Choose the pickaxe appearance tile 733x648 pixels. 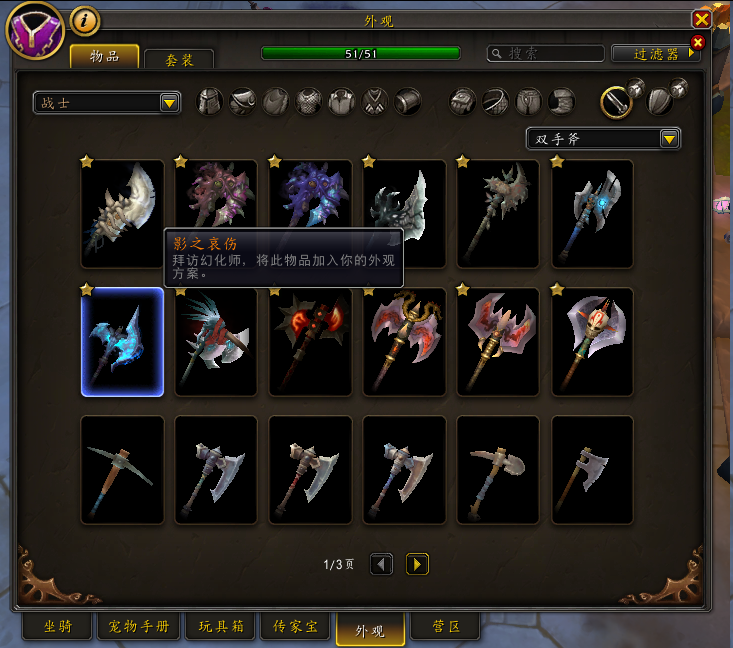122,470
